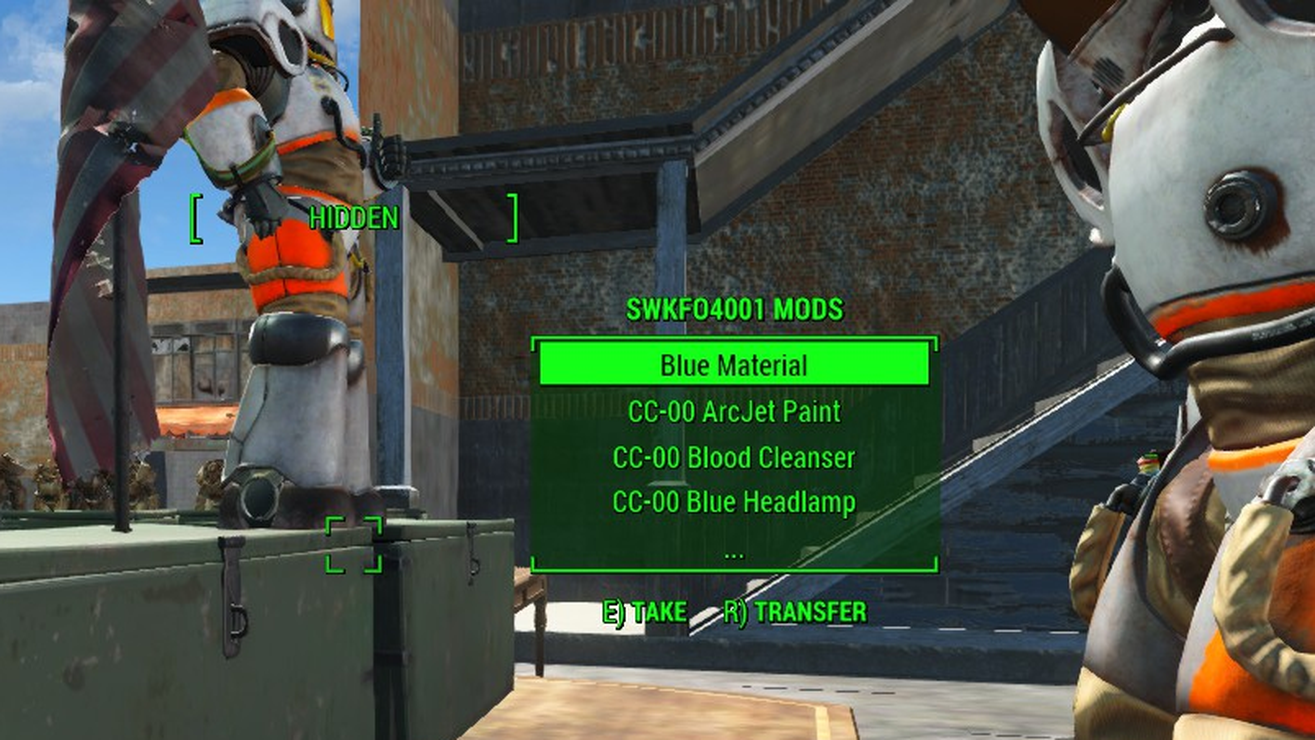
Task: Choose CC-00 ArcJet Paint from the list
Action: [x=734, y=411]
